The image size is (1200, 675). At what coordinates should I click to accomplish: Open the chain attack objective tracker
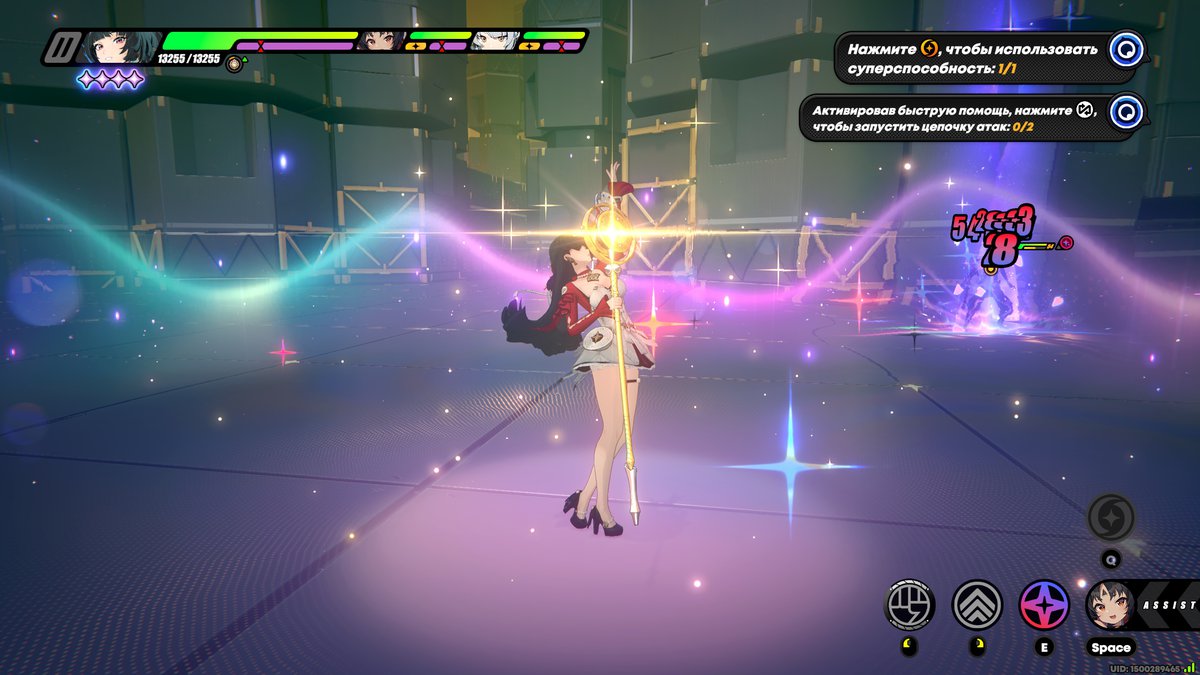(x=1128, y=111)
